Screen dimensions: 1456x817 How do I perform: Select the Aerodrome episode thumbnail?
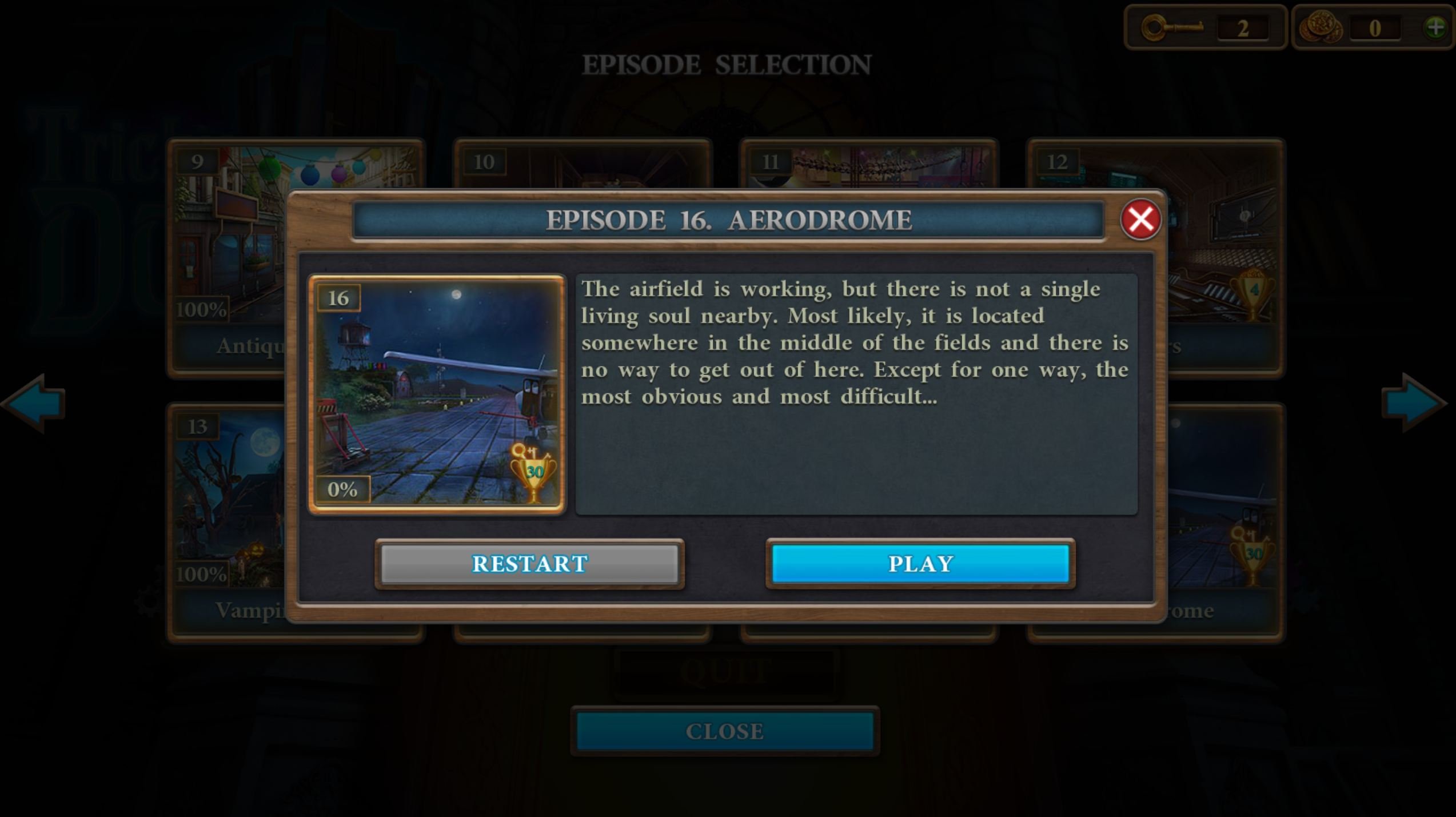(x=437, y=394)
